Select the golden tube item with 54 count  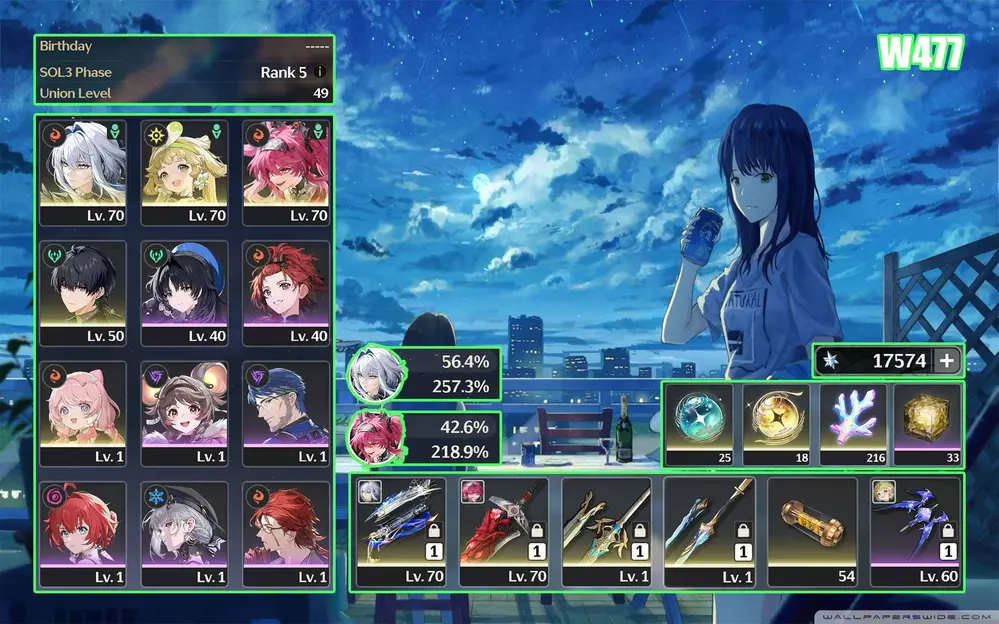click(x=811, y=531)
